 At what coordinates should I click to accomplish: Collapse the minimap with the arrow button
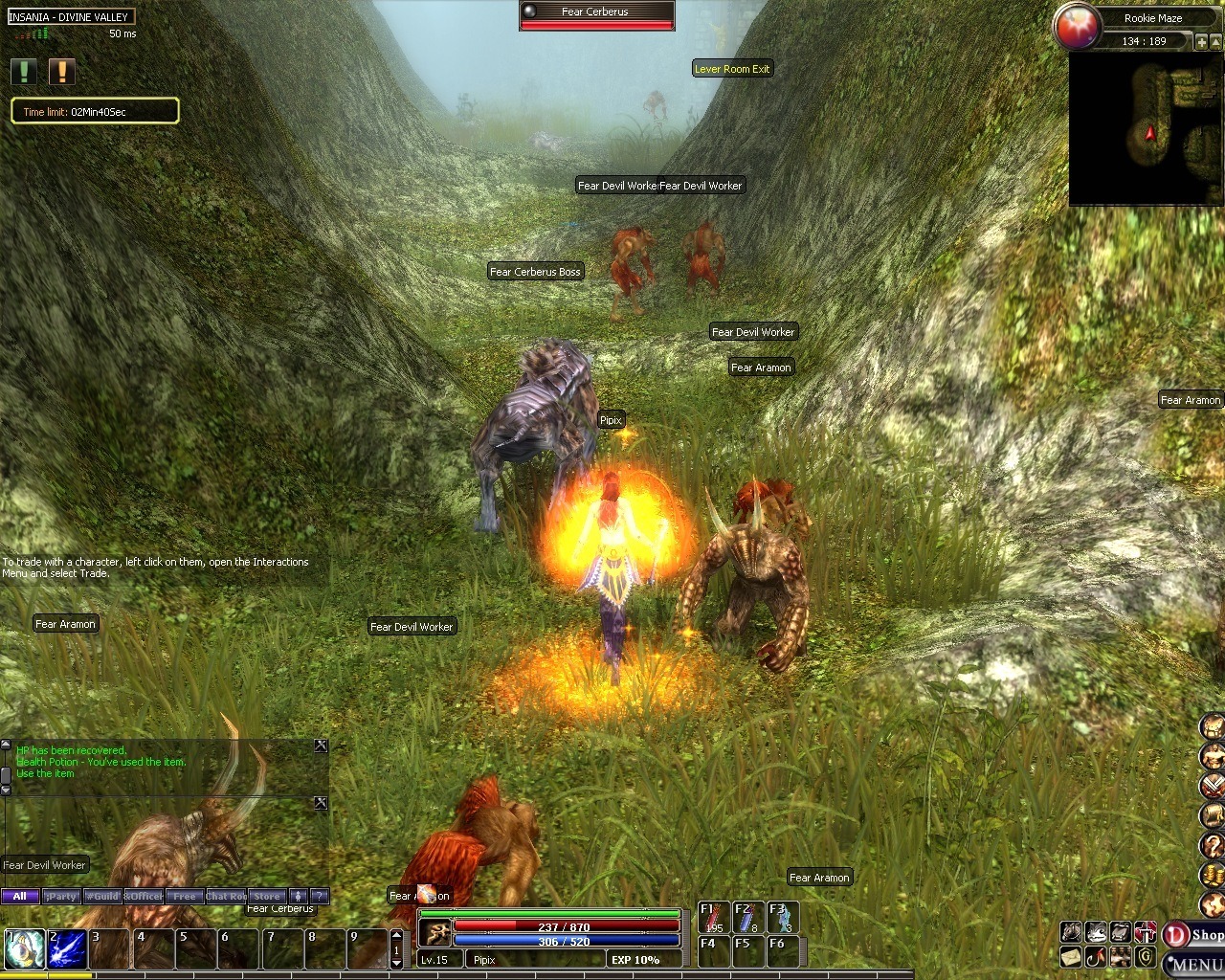coord(1216,42)
